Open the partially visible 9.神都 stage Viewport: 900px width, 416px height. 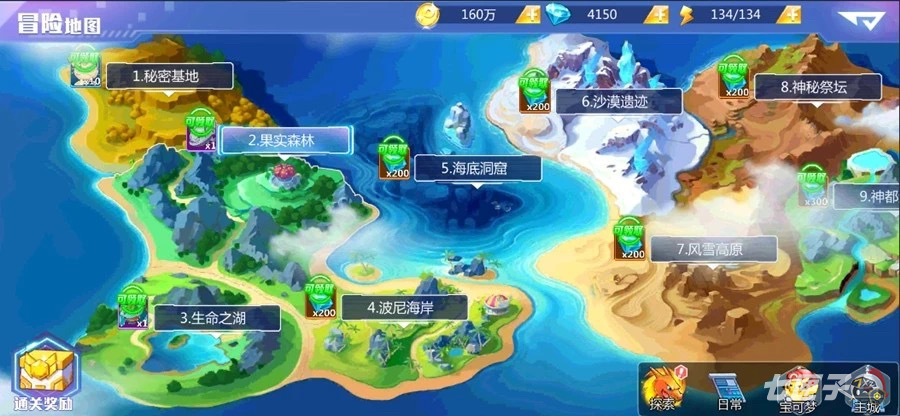[x=865, y=196]
